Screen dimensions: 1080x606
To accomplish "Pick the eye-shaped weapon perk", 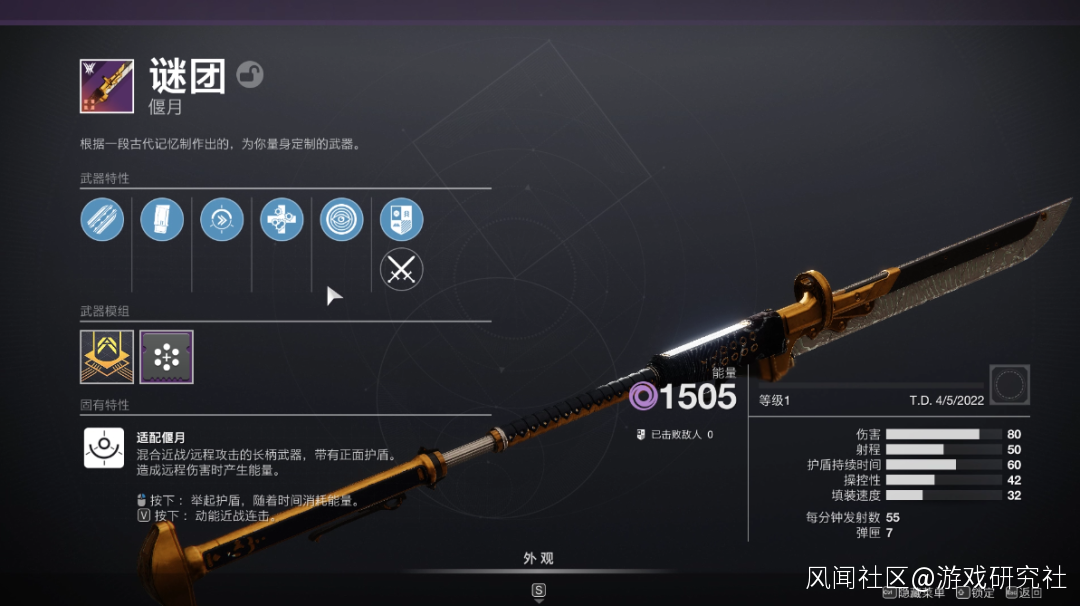I will tap(342, 220).
